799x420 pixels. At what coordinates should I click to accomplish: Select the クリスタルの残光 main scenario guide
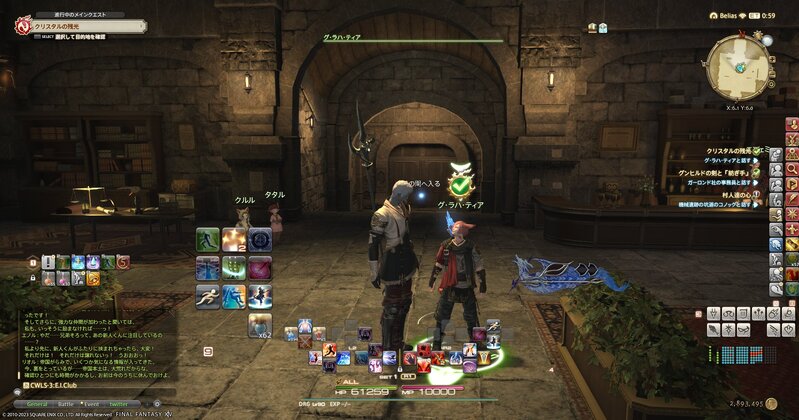coord(66,25)
